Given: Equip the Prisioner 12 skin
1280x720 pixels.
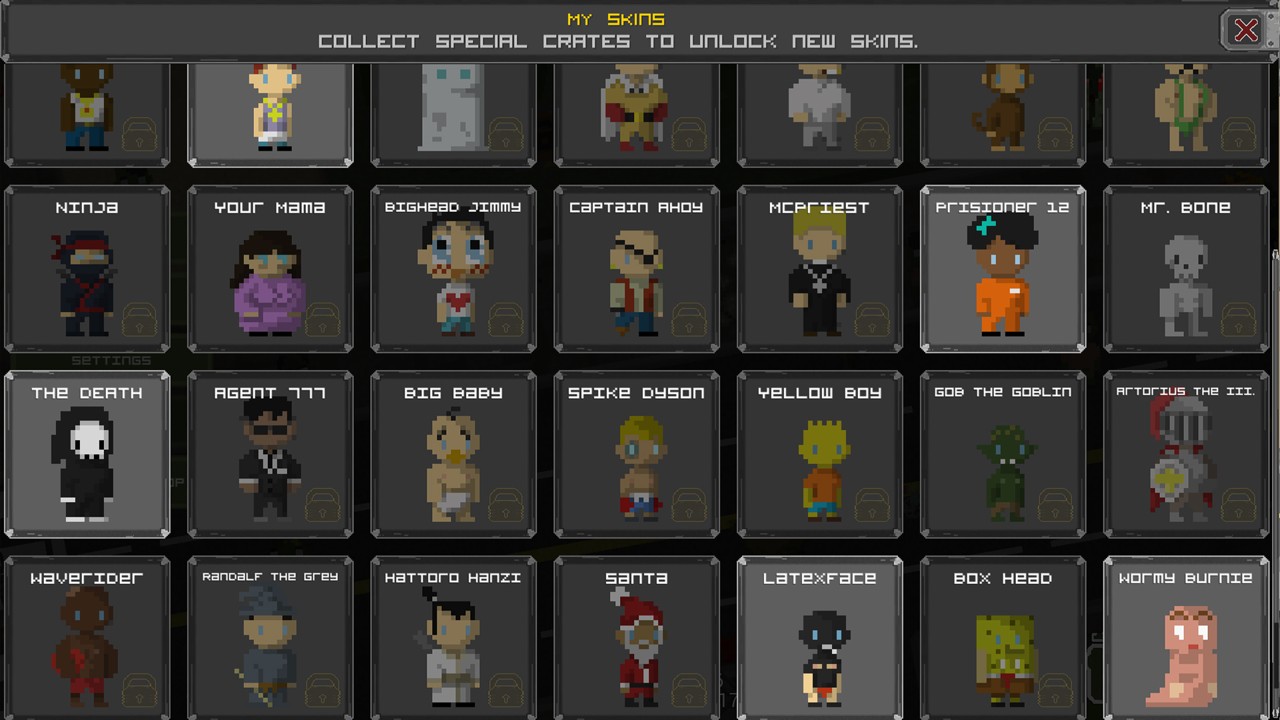Looking at the screenshot, I should (x=1002, y=269).
